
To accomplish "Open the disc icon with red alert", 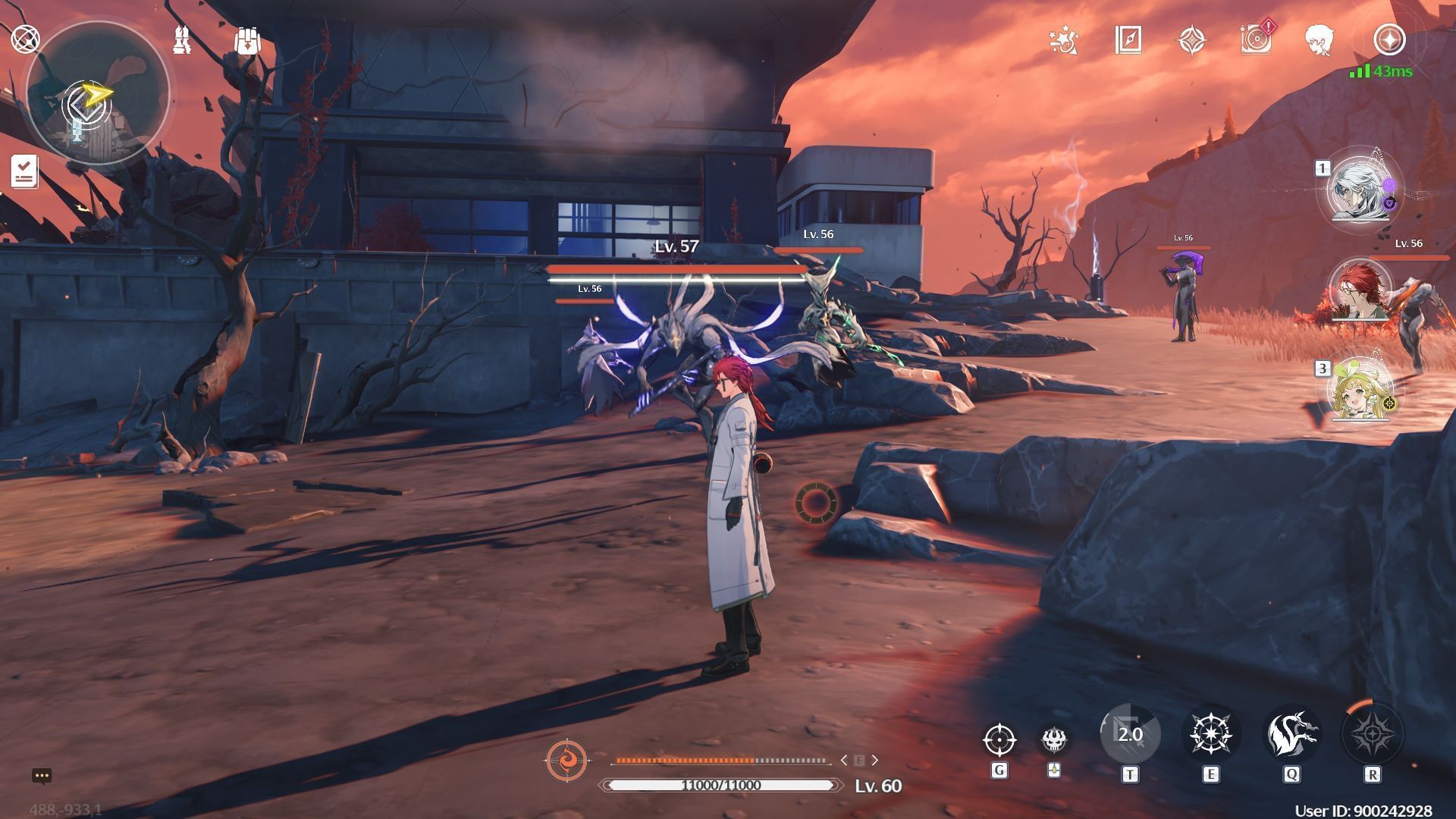I will [x=1257, y=39].
